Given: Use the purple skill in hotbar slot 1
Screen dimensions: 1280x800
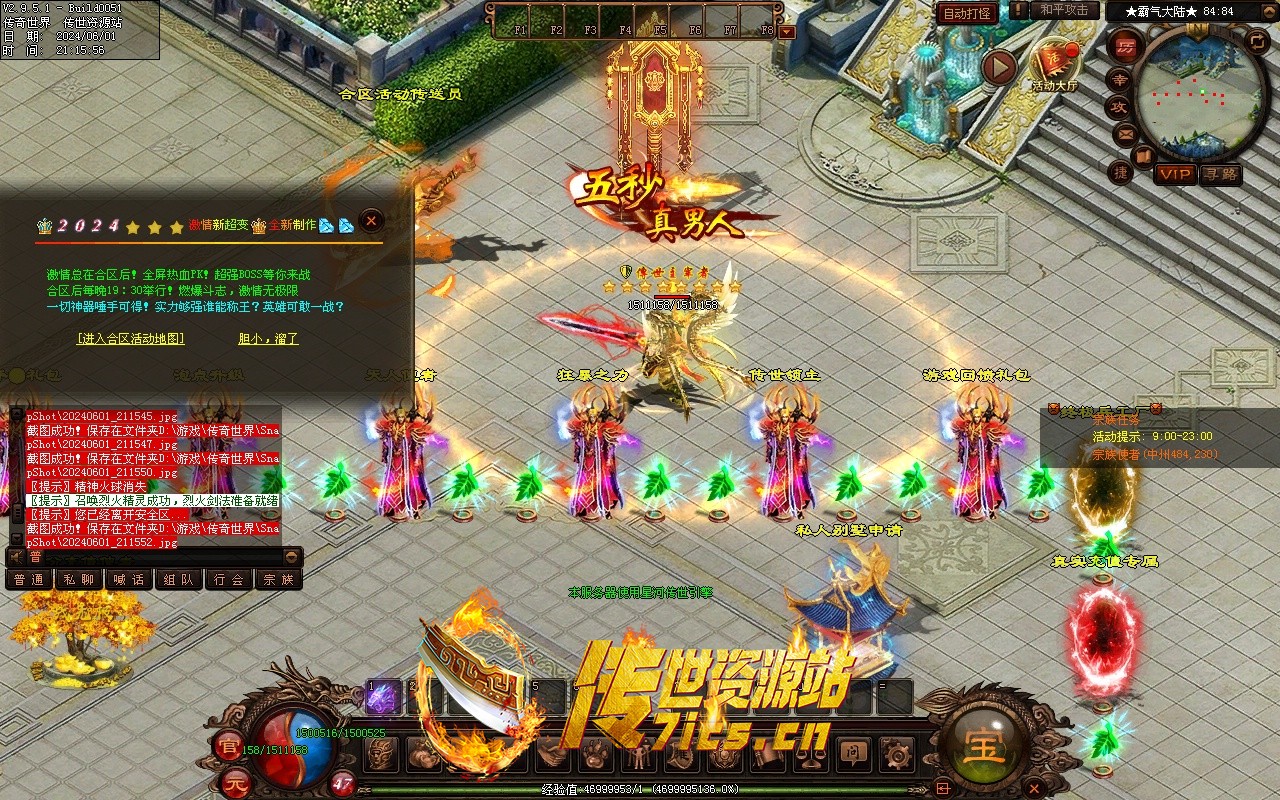Looking at the screenshot, I should coord(383,697).
